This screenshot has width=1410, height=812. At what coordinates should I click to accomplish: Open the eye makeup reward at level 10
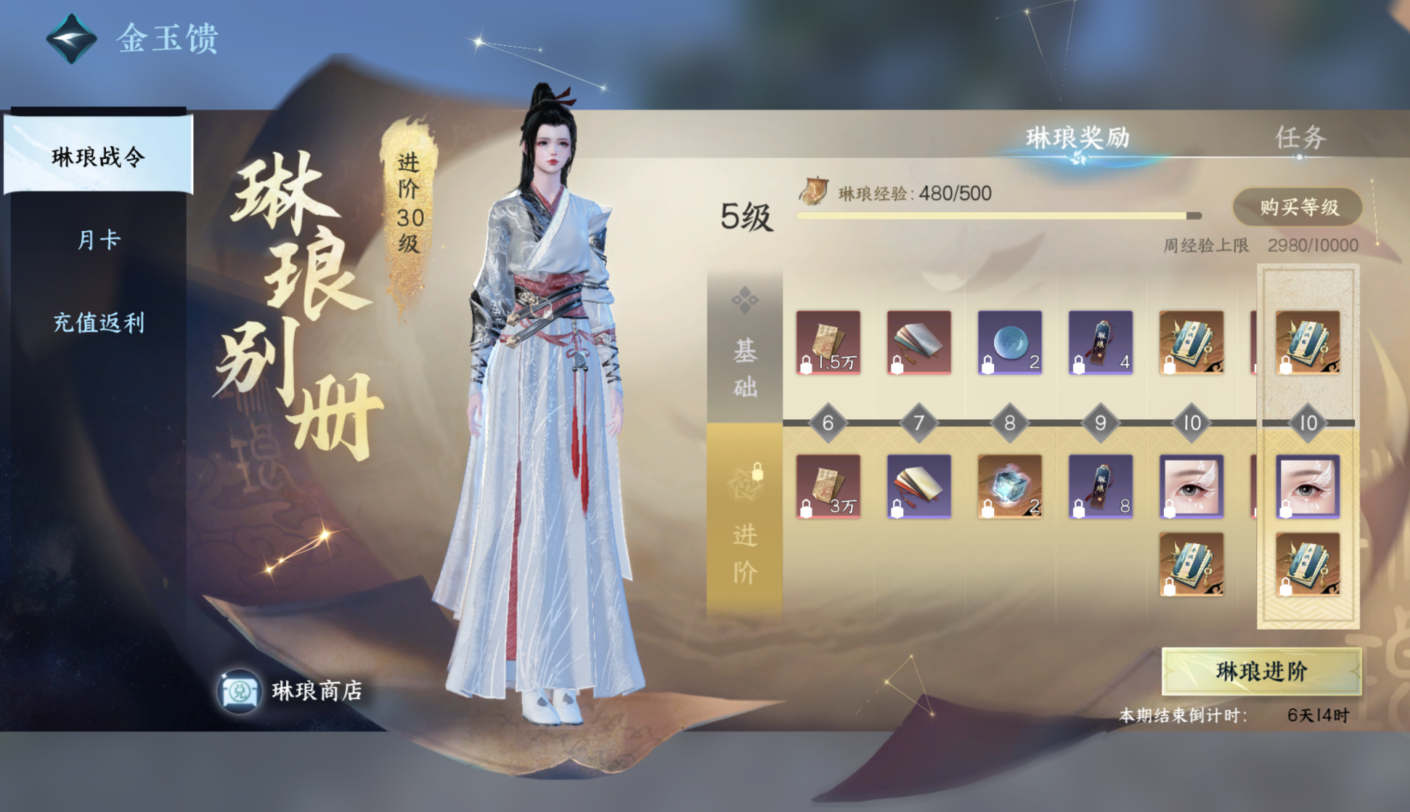1190,488
